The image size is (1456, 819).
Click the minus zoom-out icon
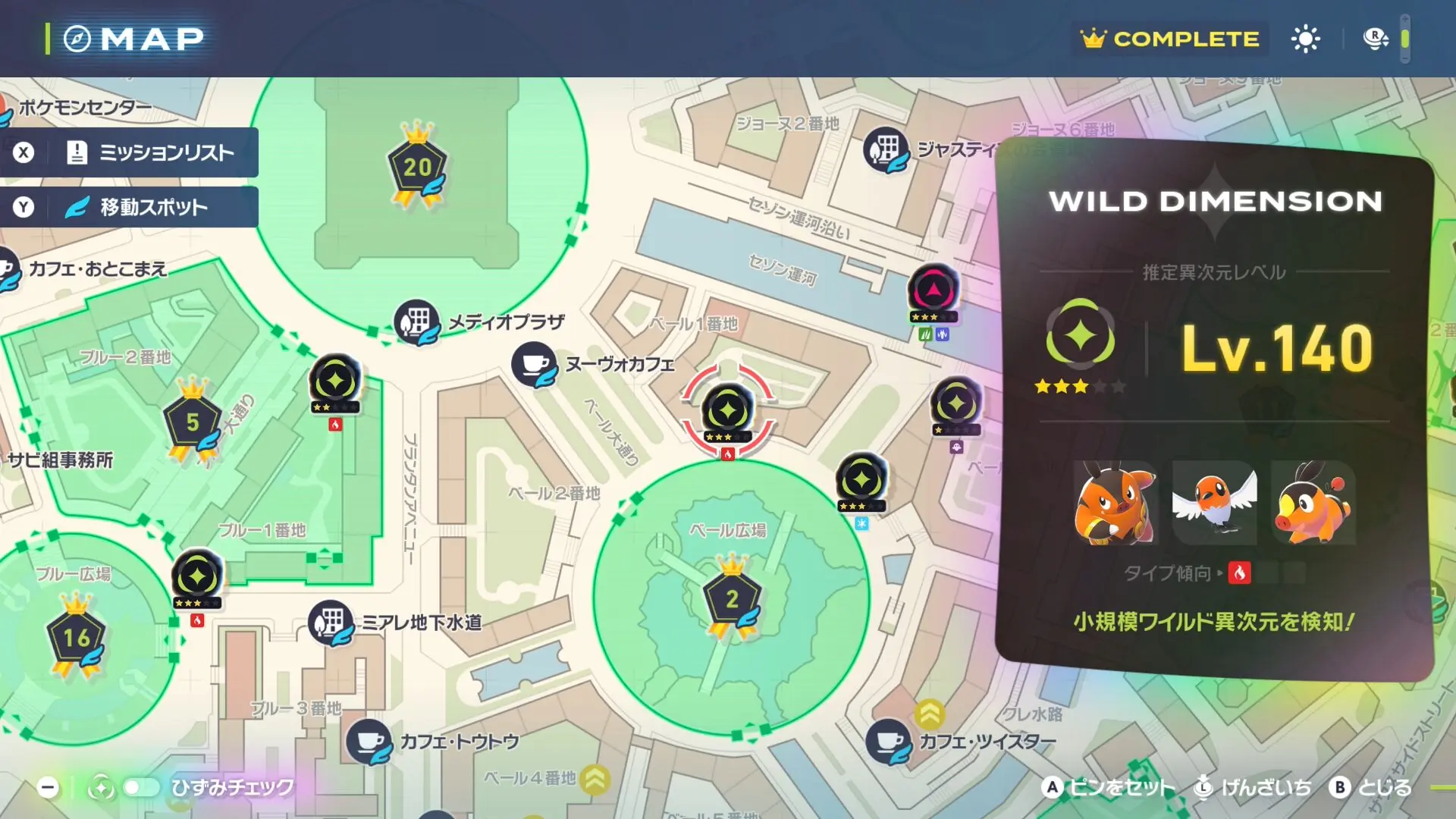[x=48, y=788]
